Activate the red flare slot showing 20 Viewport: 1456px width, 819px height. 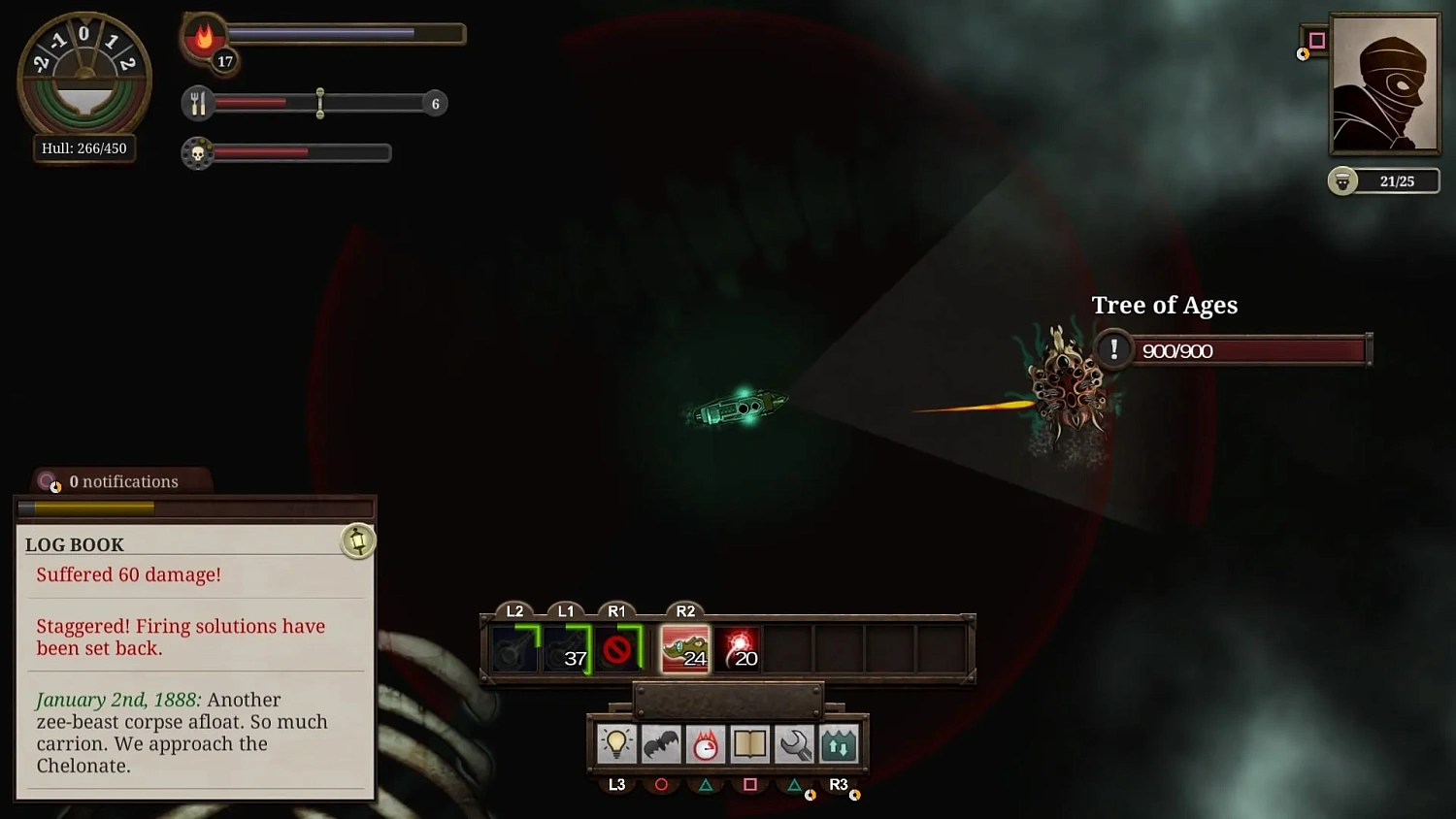coord(740,647)
